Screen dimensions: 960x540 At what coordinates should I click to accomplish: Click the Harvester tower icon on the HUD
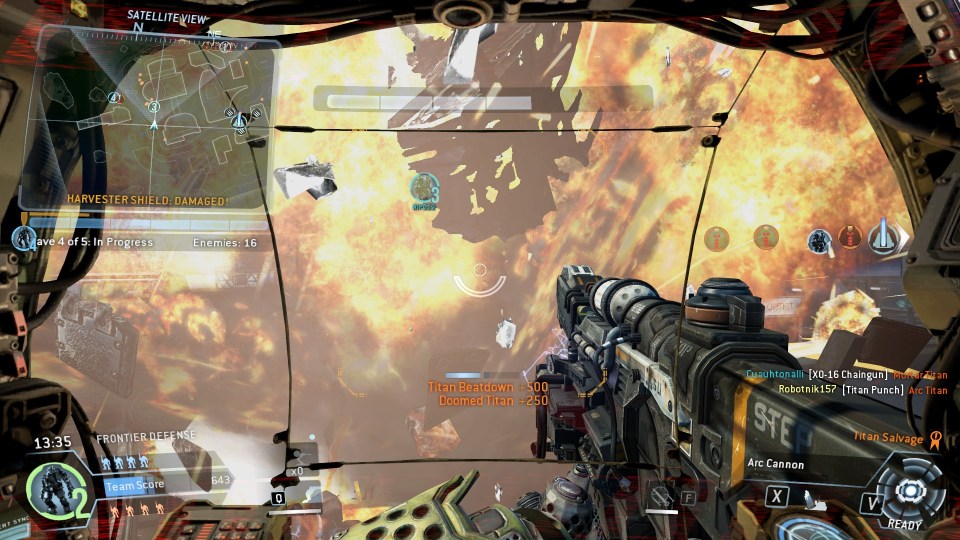882,238
